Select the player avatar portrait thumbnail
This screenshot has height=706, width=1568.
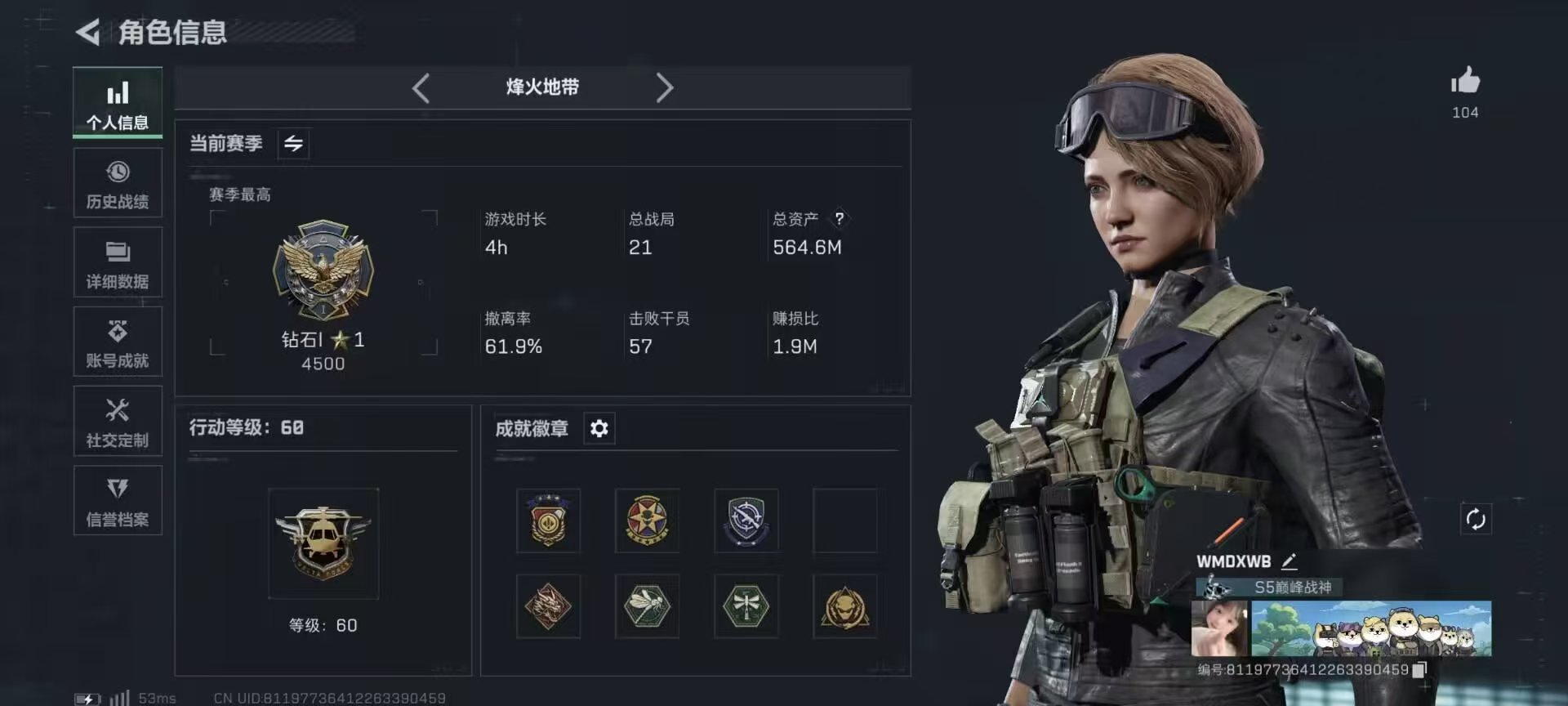point(1219,628)
